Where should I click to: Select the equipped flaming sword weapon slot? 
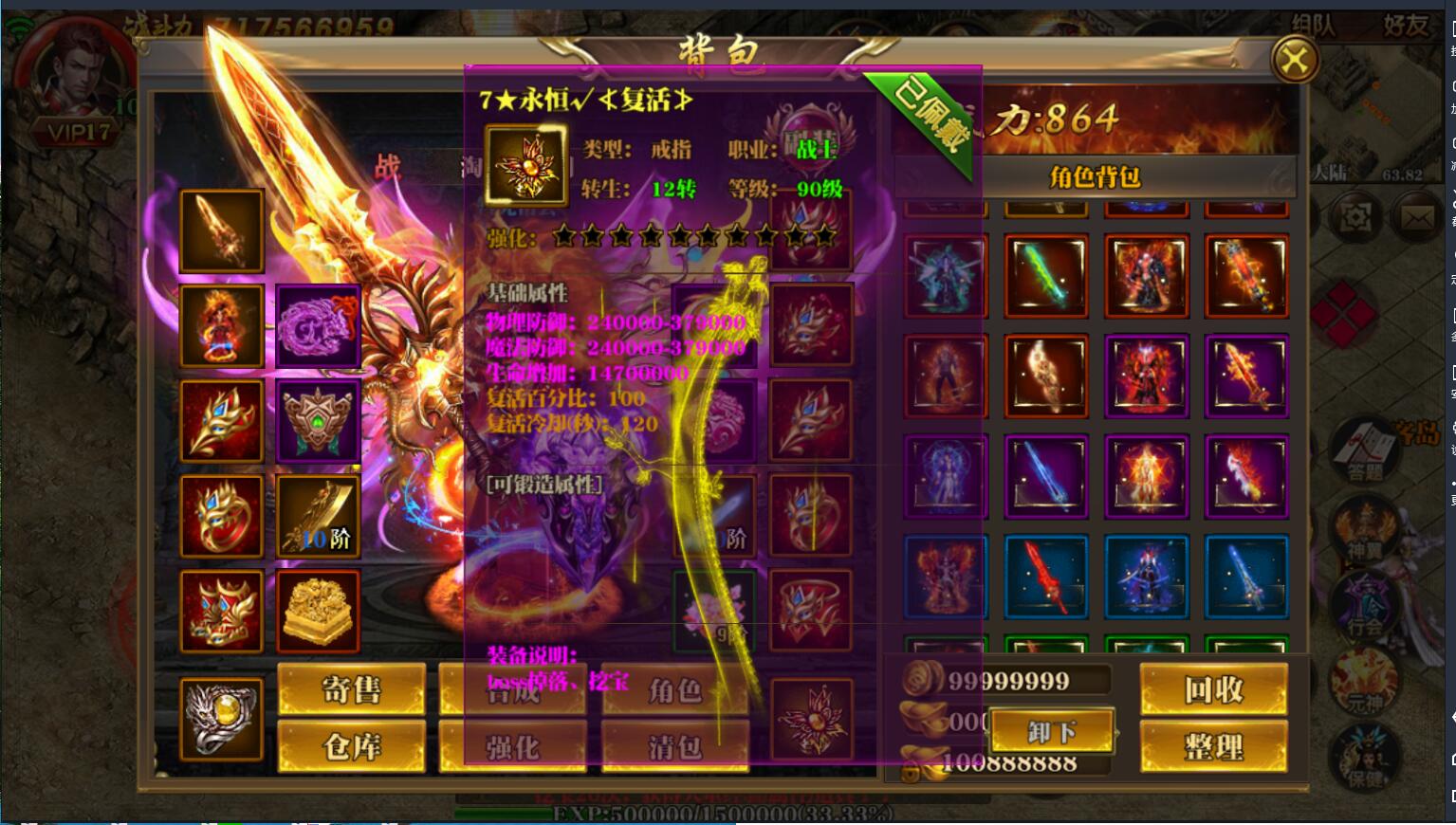tap(222, 230)
